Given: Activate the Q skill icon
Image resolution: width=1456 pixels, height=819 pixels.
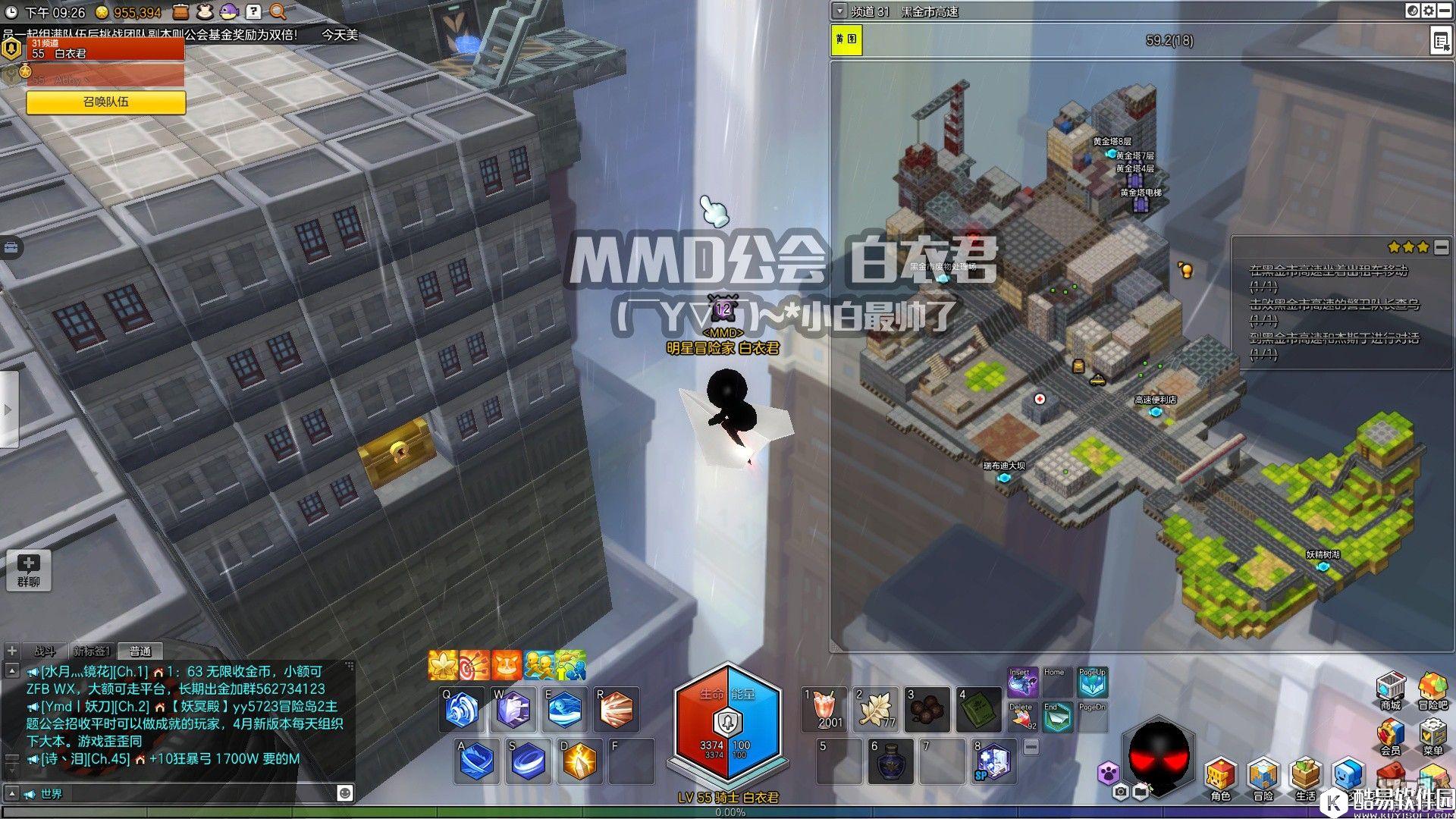Looking at the screenshot, I should tap(463, 710).
